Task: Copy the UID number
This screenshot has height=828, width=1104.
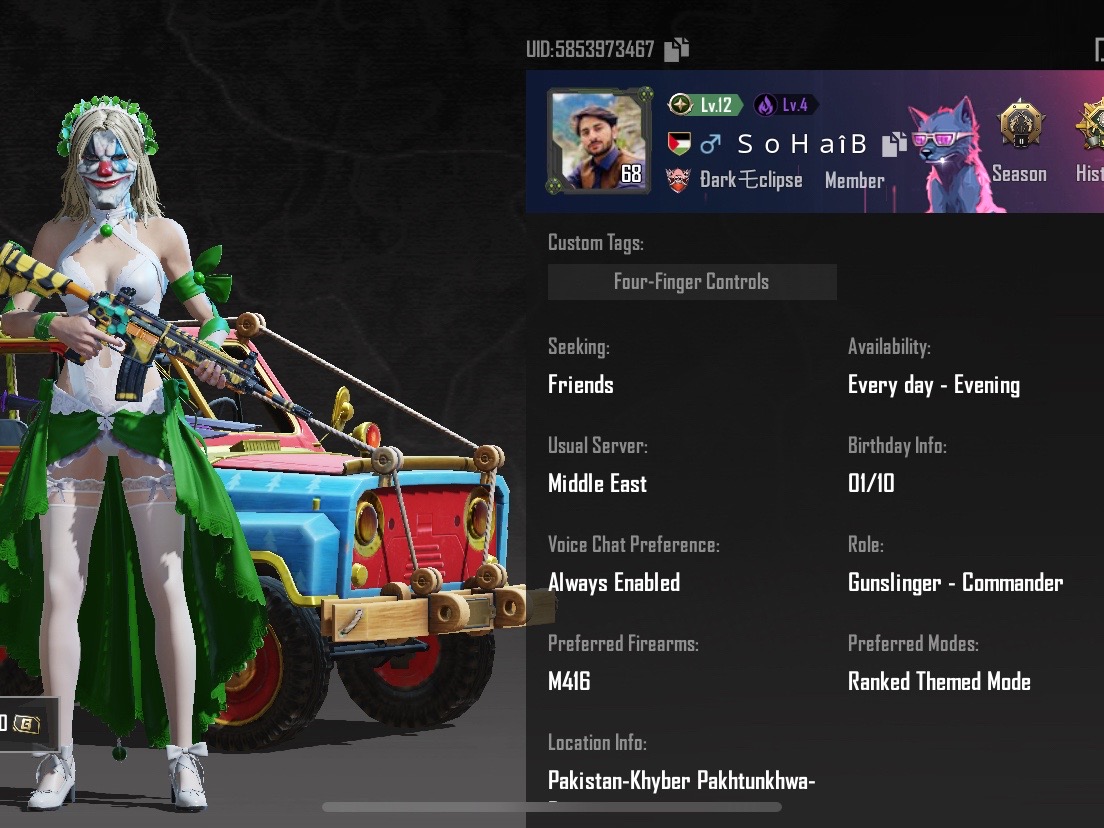Action: click(x=677, y=48)
